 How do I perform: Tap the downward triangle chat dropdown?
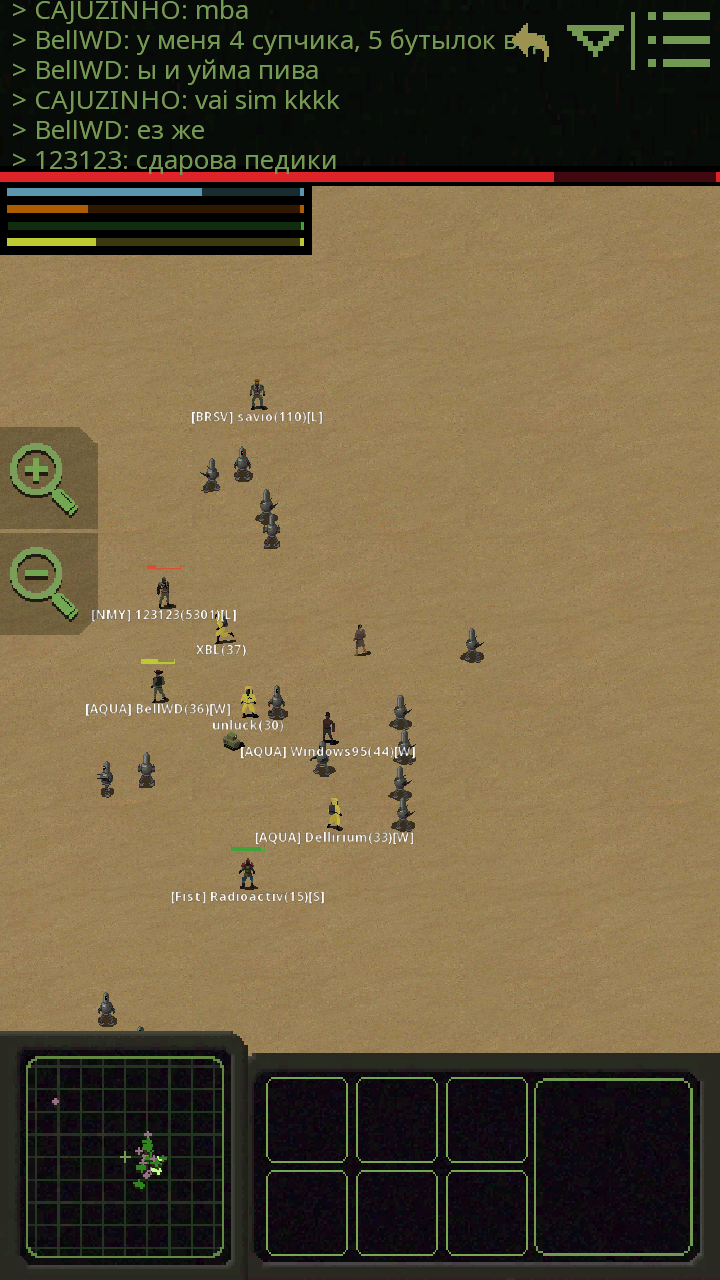(x=594, y=40)
